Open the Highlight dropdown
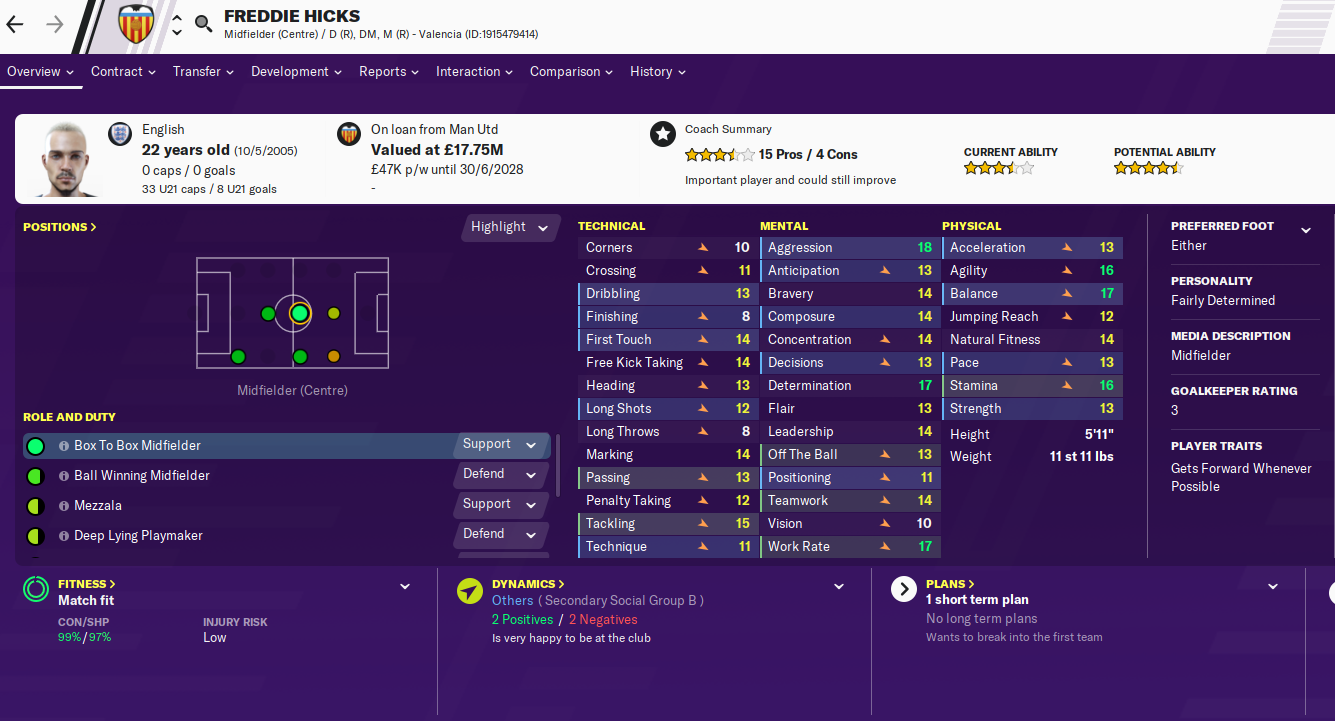1335x721 pixels. pyautogui.click(x=510, y=227)
